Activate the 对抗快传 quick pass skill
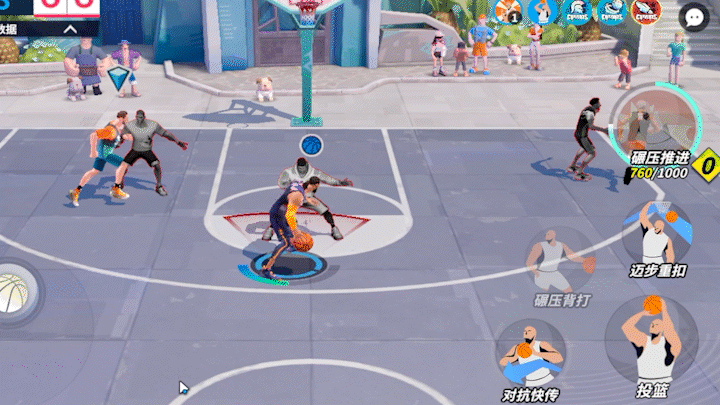This screenshot has width=720, height=405. pyautogui.click(x=530, y=353)
